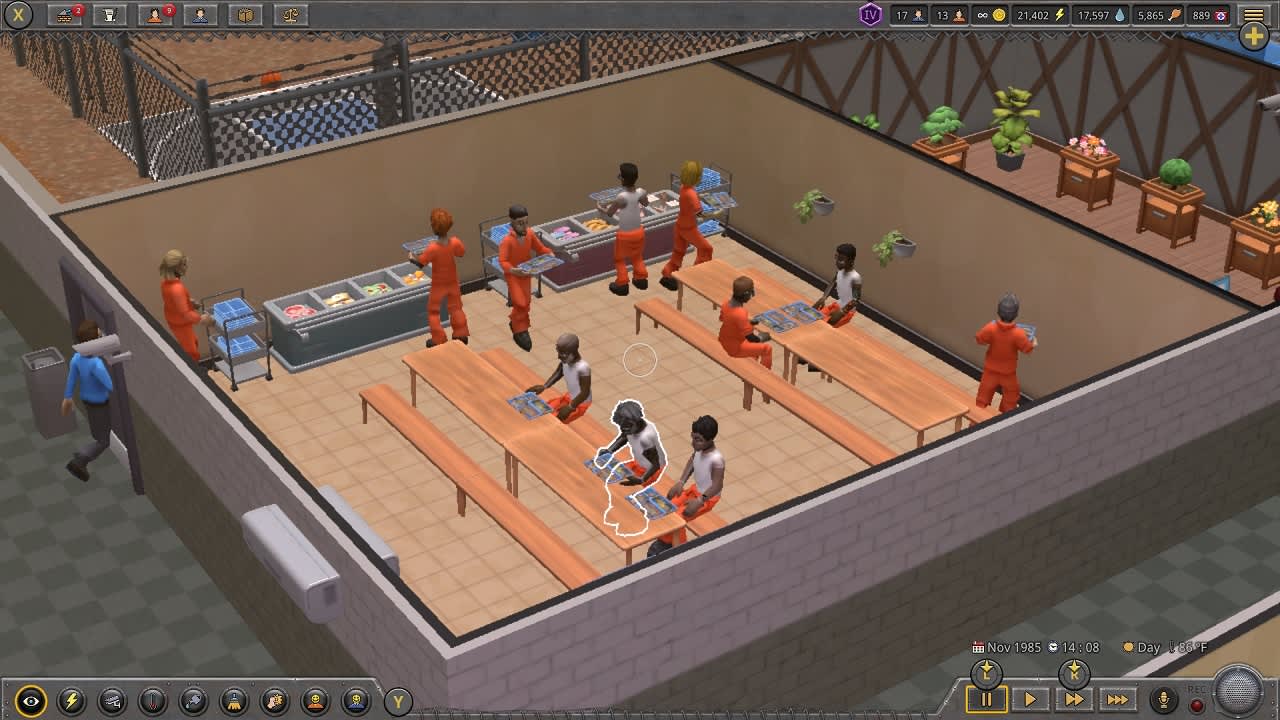The height and width of the screenshot is (720, 1280).
Task: Expand the view with the plus button
Action: click(1252, 36)
